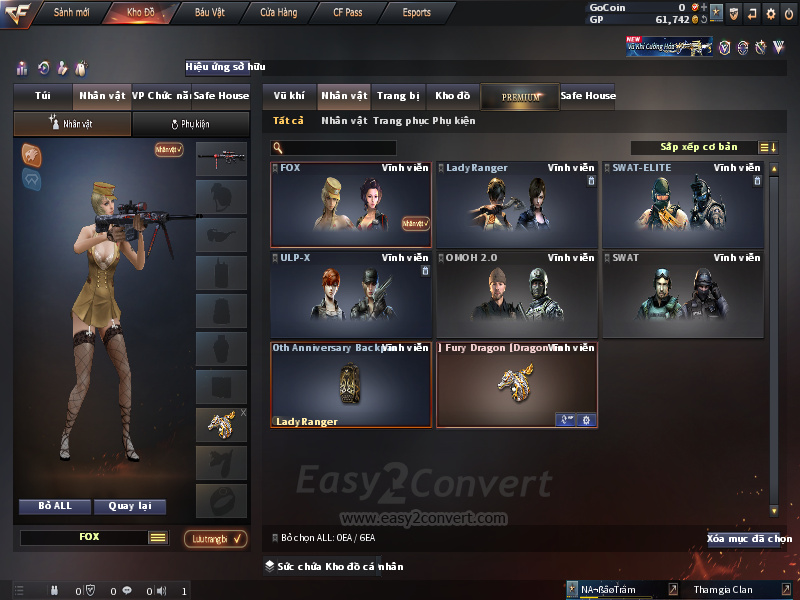Select the SWAT-ELITE character card
The height and width of the screenshot is (600, 800).
(x=683, y=205)
